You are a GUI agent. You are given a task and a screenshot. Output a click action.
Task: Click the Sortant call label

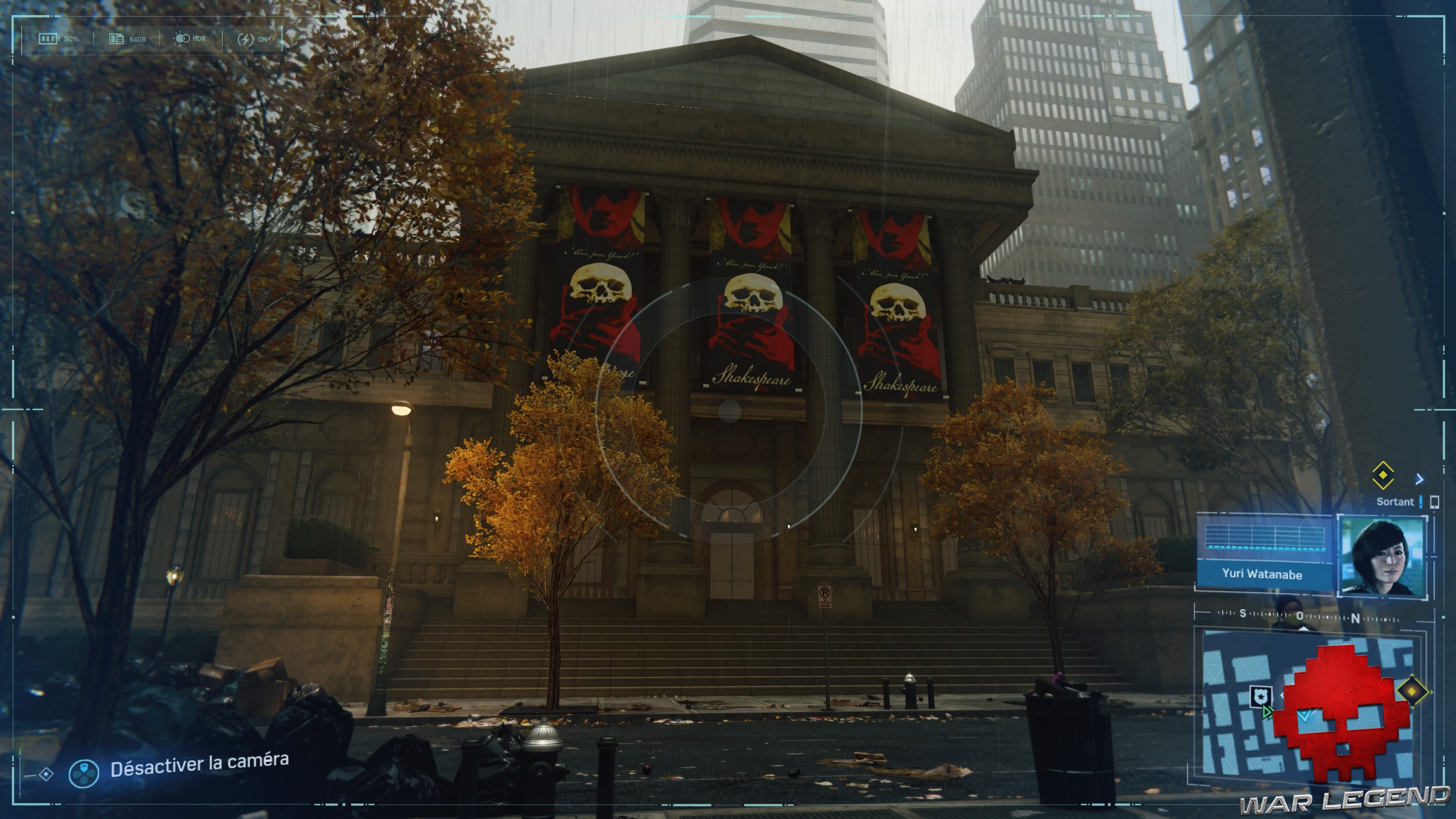[1395, 502]
